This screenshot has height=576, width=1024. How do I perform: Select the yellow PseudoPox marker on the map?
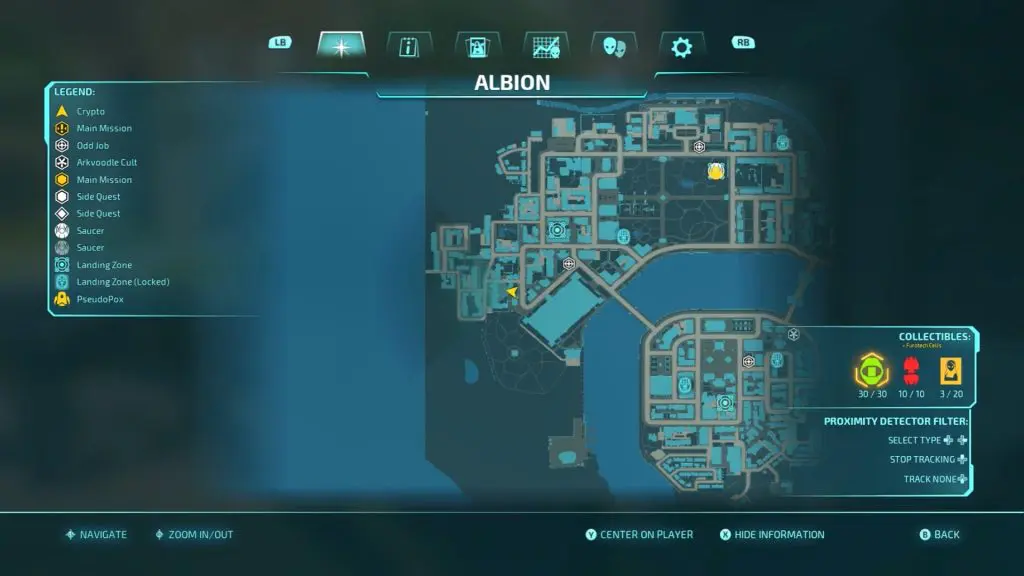(x=716, y=171)
